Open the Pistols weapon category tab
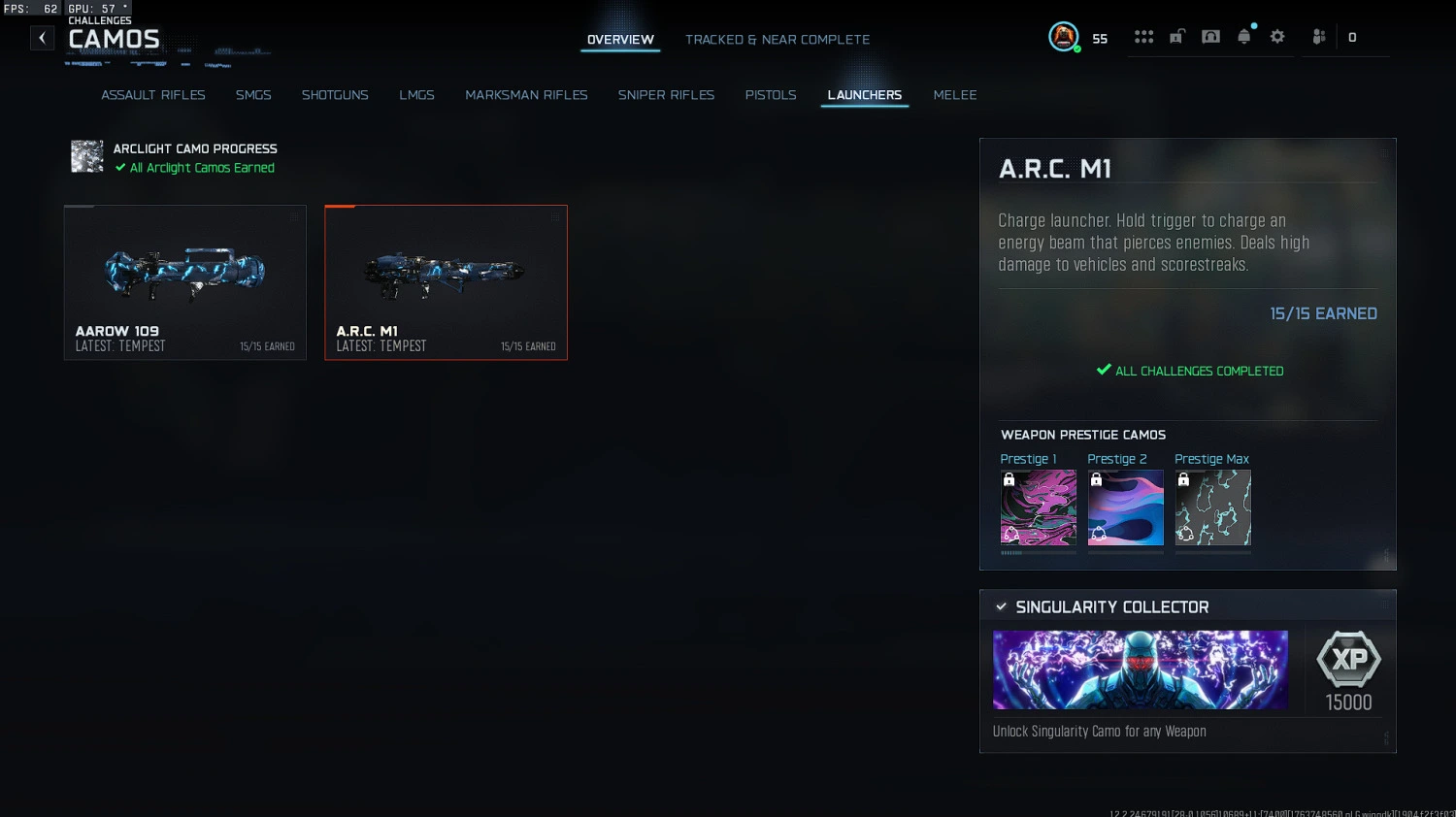 771,94
